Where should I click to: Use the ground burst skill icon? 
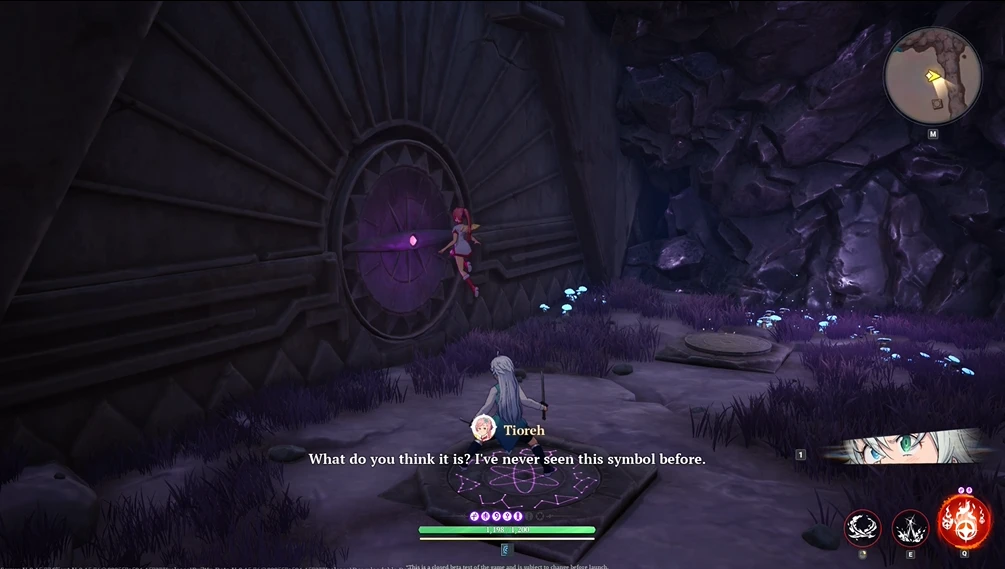pyautogui.click(x=910, y=526)
